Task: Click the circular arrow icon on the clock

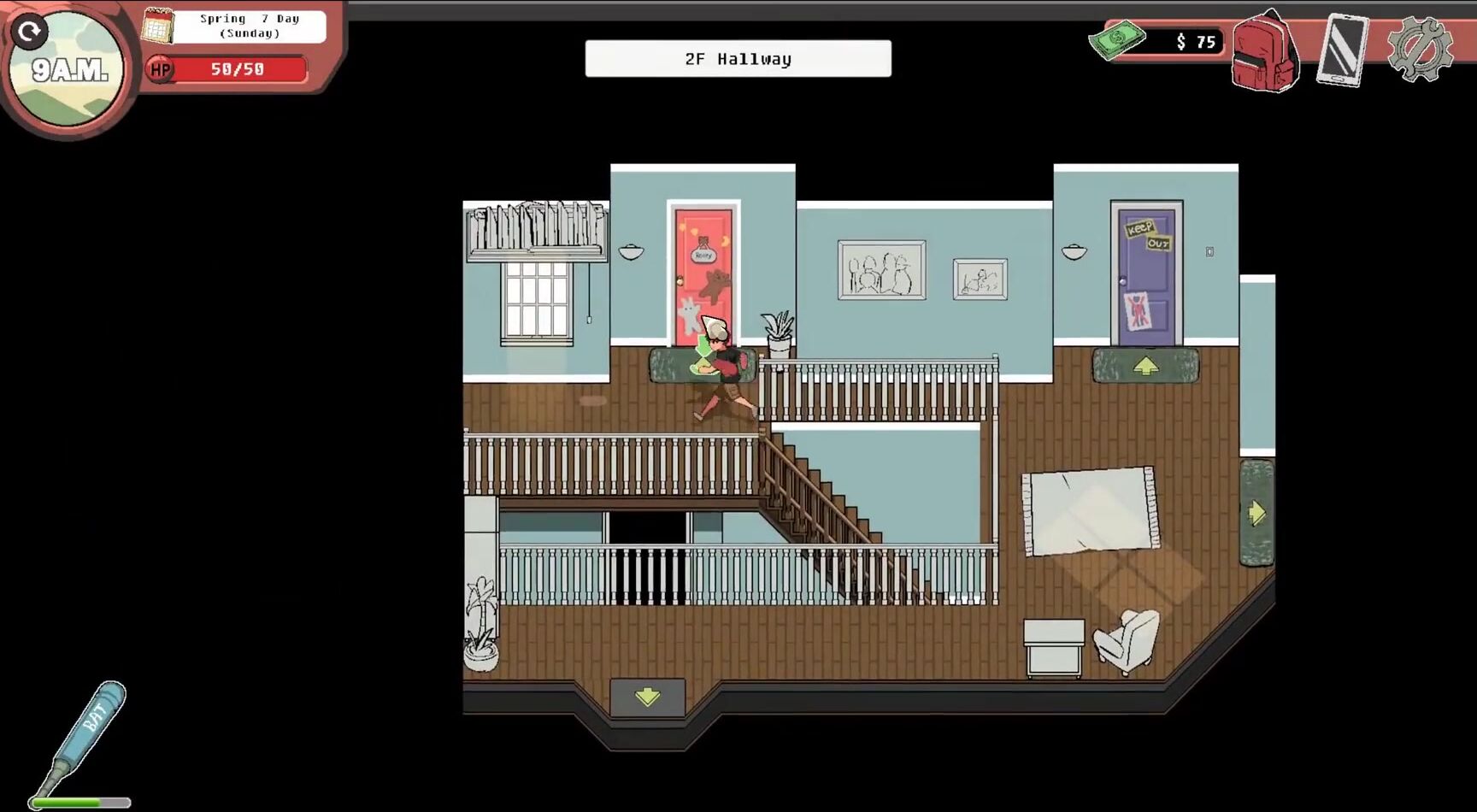Action: [x=30, y=32]
